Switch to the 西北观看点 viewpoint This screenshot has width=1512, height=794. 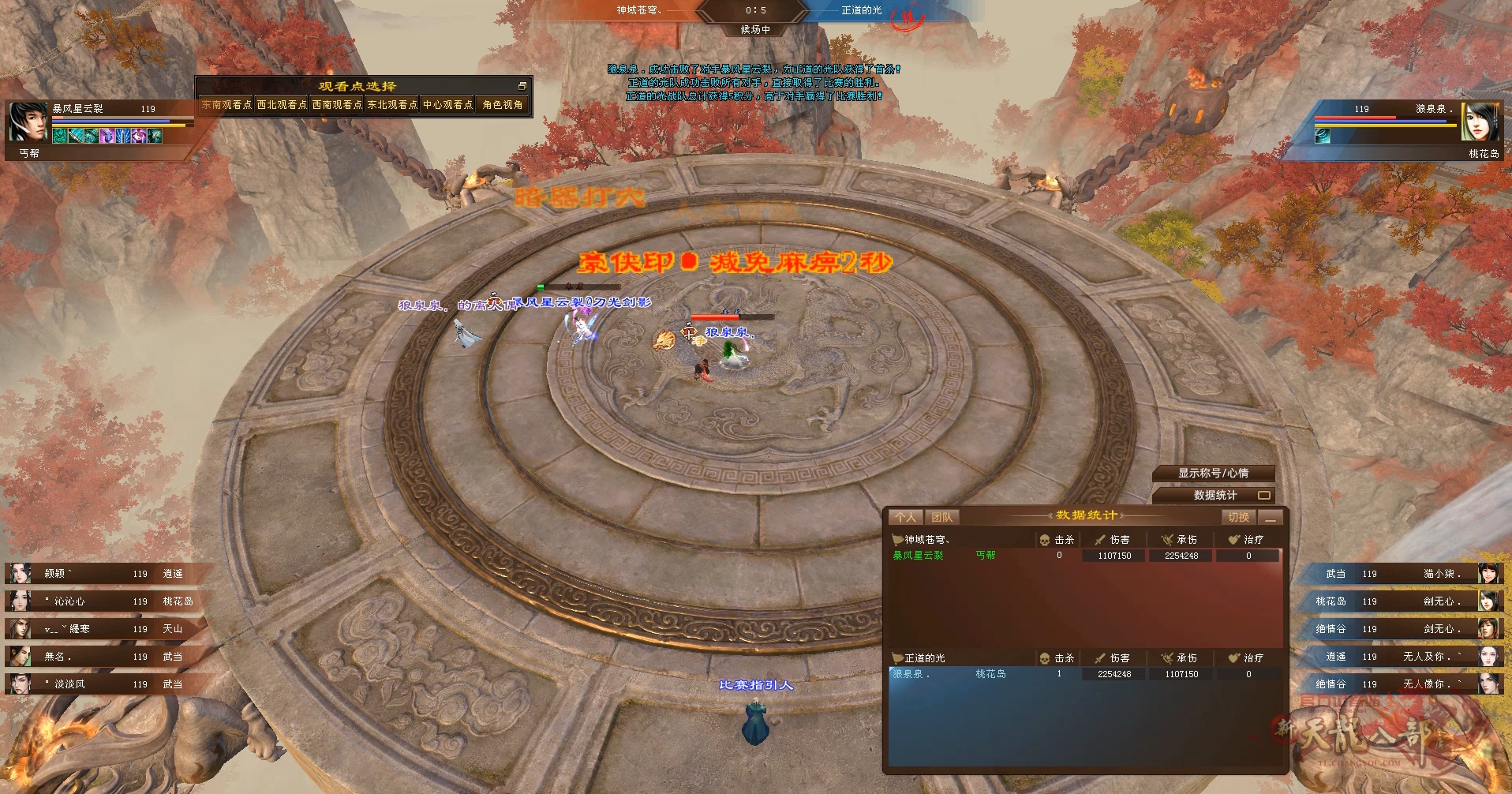[282, 104]
